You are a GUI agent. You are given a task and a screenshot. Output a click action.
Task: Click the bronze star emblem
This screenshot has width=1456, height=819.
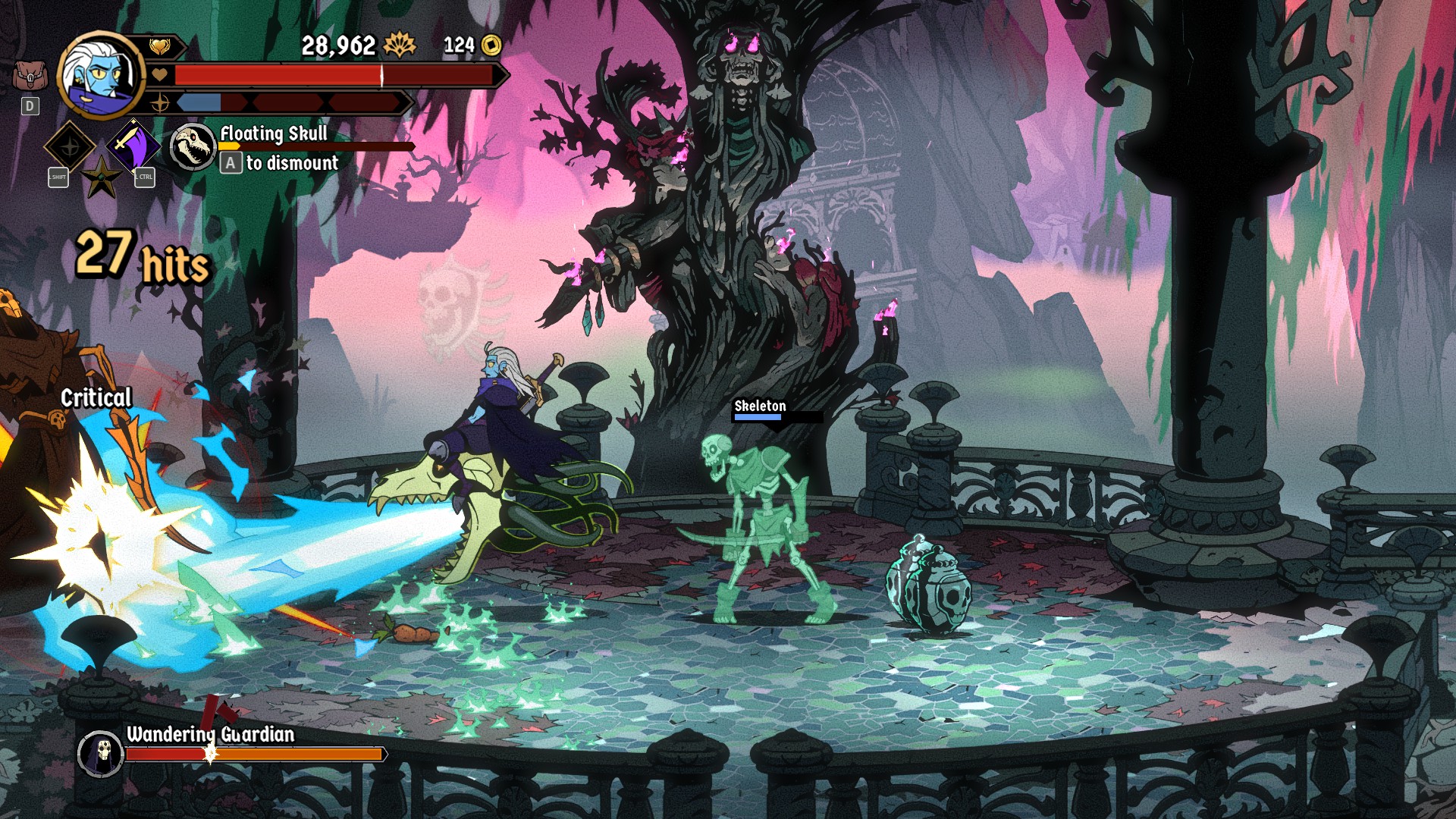101,178
